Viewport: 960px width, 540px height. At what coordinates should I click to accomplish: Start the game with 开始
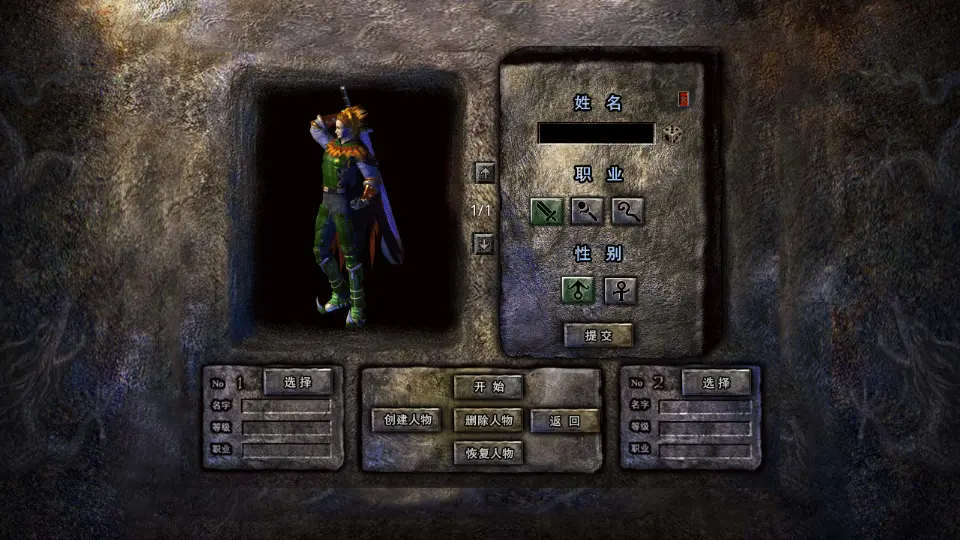coord(489,386)
